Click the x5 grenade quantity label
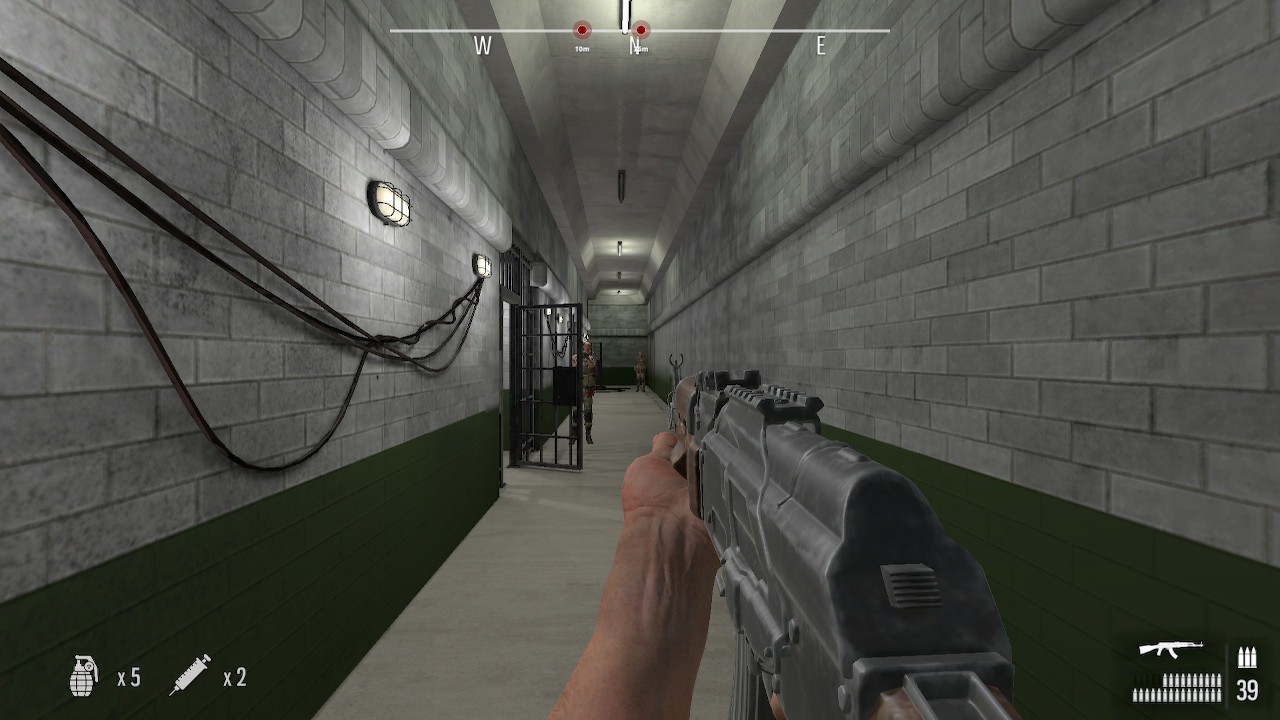This screenshot has width=1280, height=720. pos(126,677)
